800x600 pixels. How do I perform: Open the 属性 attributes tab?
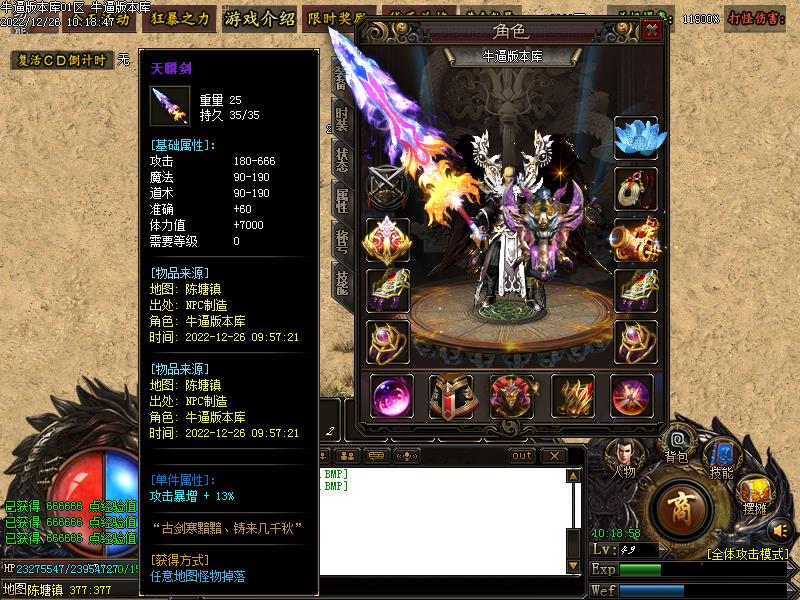[342, 199]
